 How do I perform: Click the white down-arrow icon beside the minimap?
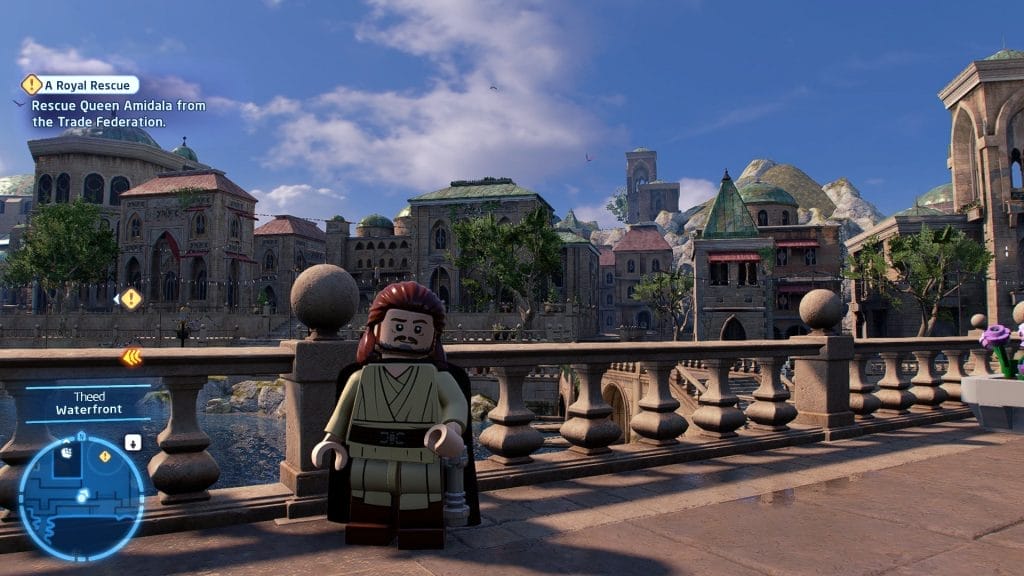[133, 442]
